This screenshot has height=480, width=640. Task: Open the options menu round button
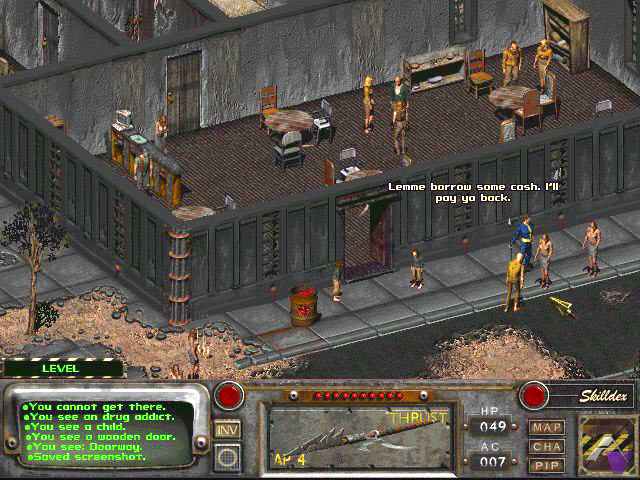pos(227,456)
